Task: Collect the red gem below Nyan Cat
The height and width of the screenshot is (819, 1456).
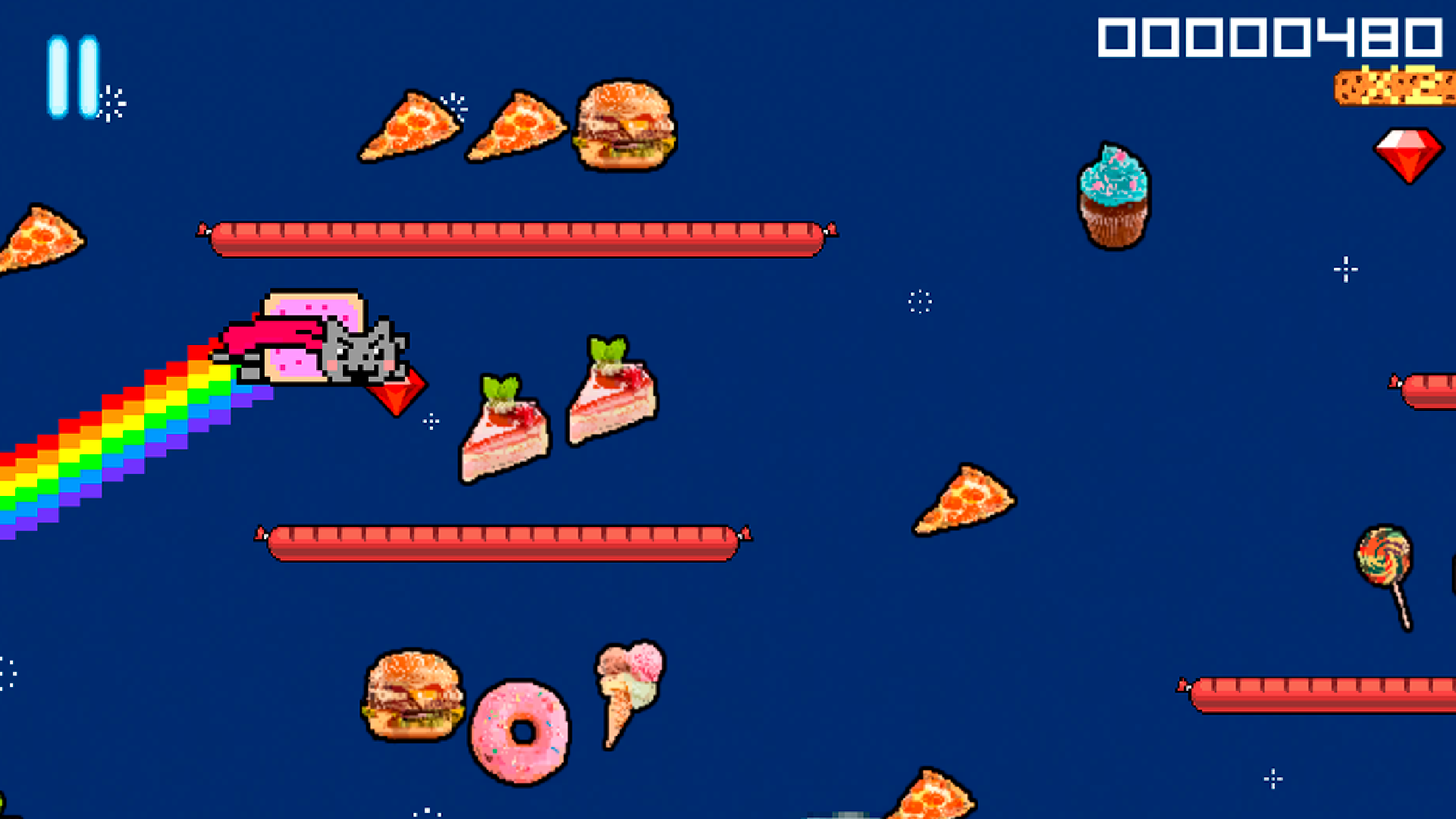Action: [x=397, y=391]
